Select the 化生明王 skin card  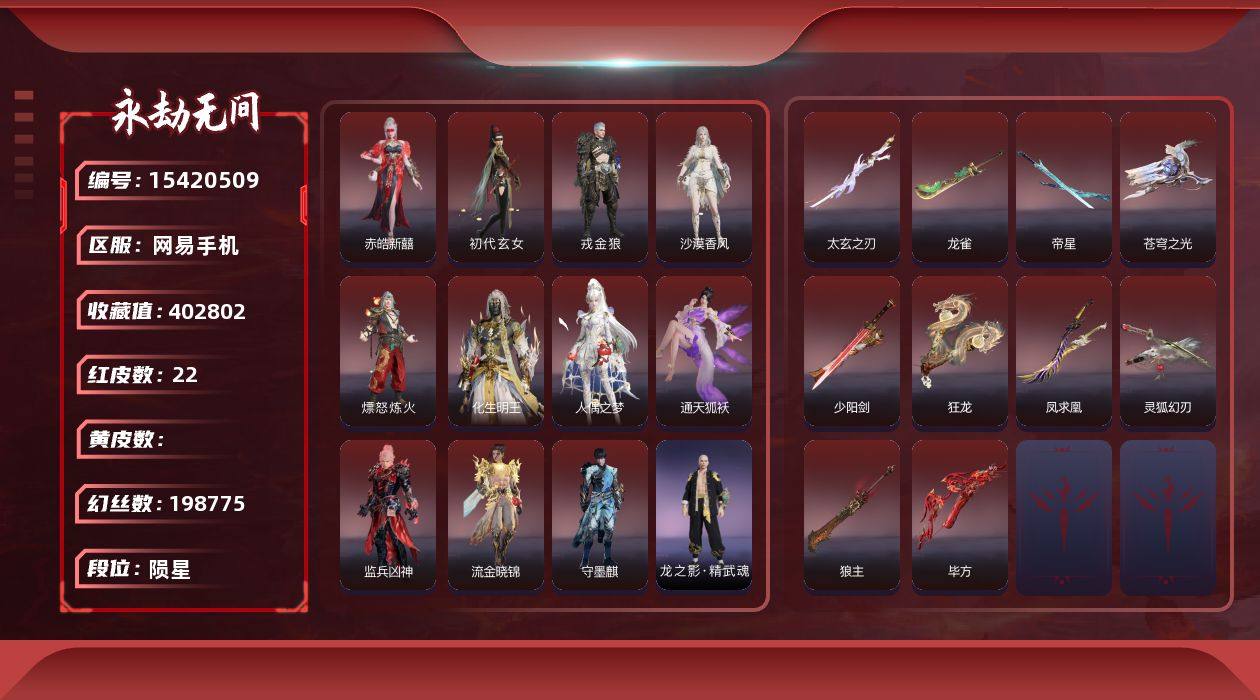(496, 351)
